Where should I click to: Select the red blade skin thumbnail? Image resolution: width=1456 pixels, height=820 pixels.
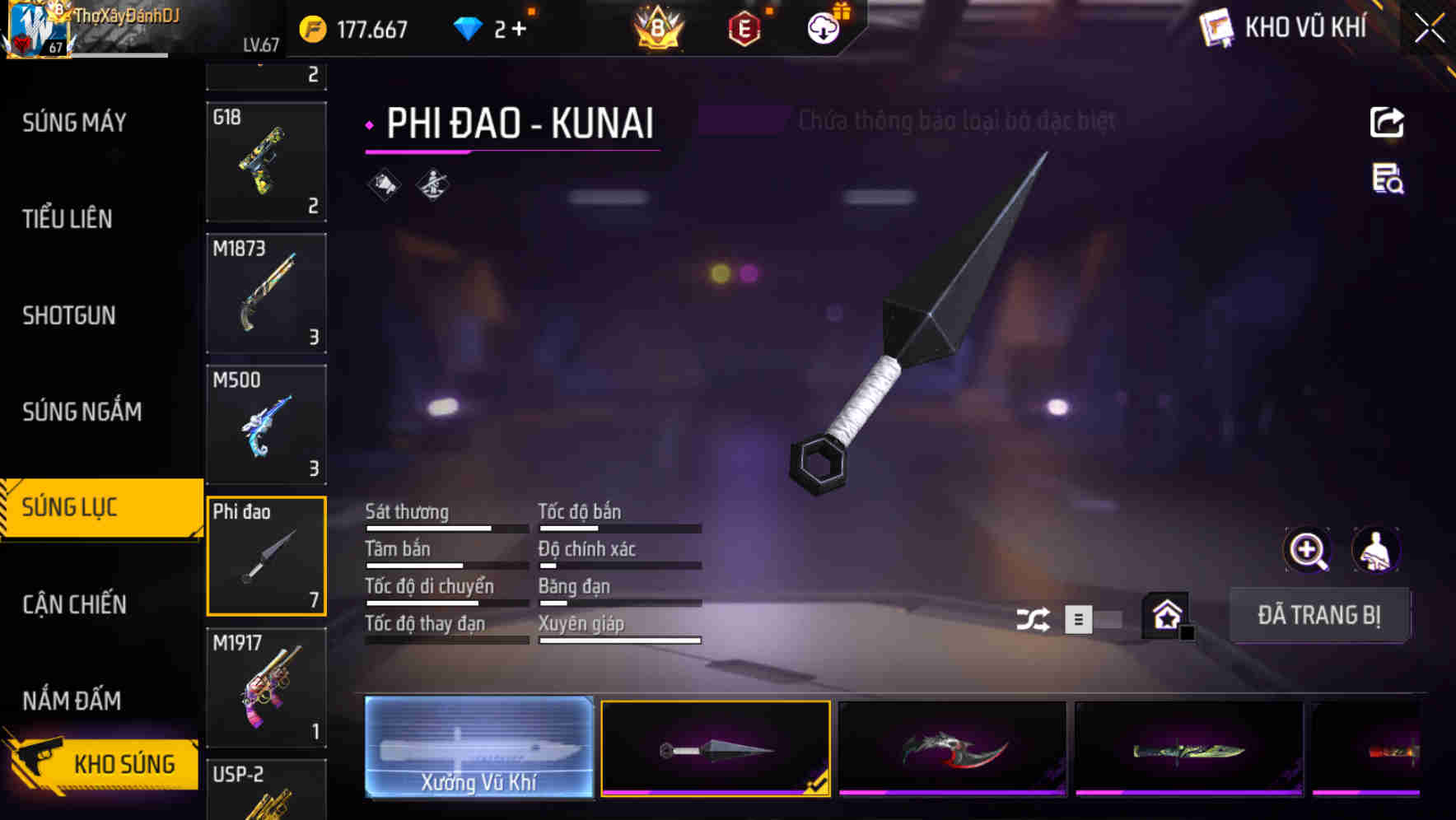click(951, 747)
